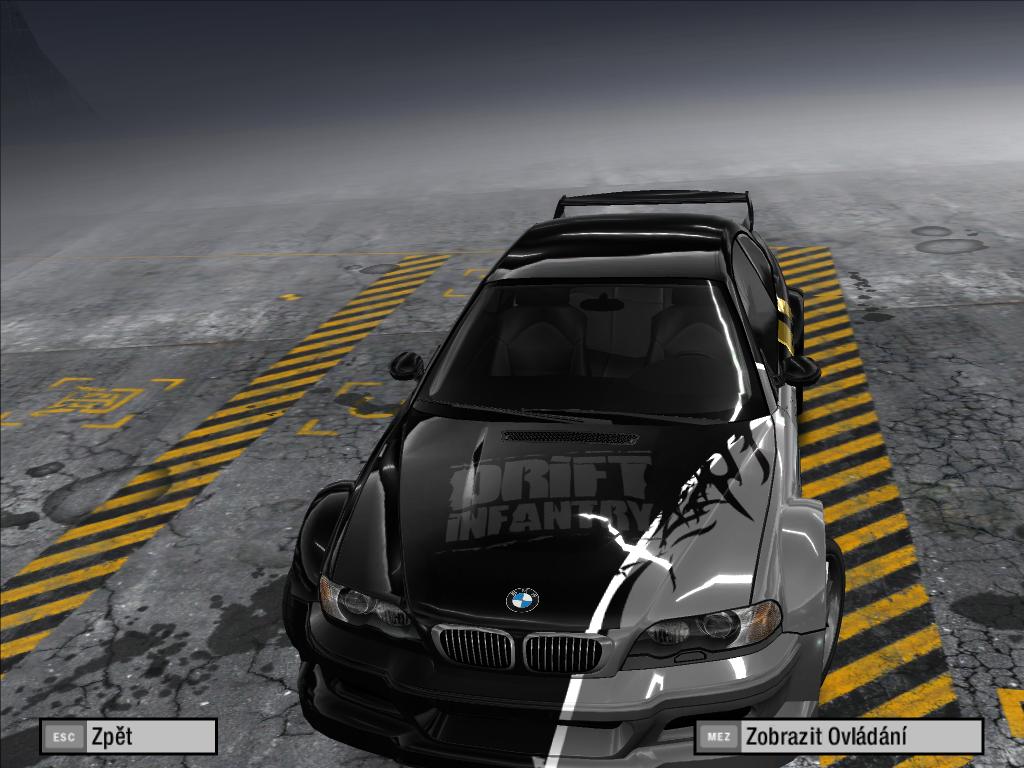Go back with the Zpět button

(x=128, y=737)
